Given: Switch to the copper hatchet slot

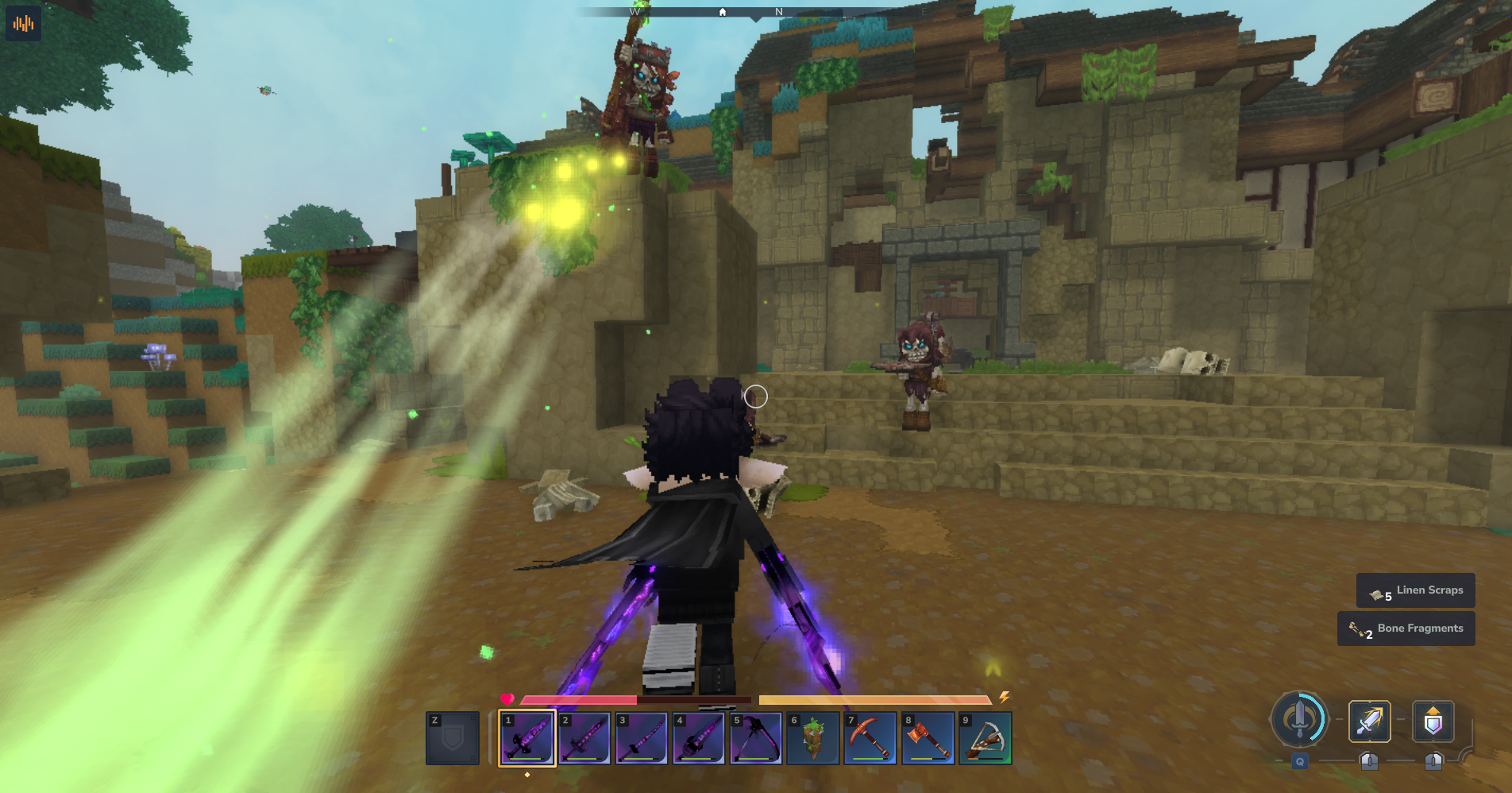Looking at the screenshot, I should point(928,738).
